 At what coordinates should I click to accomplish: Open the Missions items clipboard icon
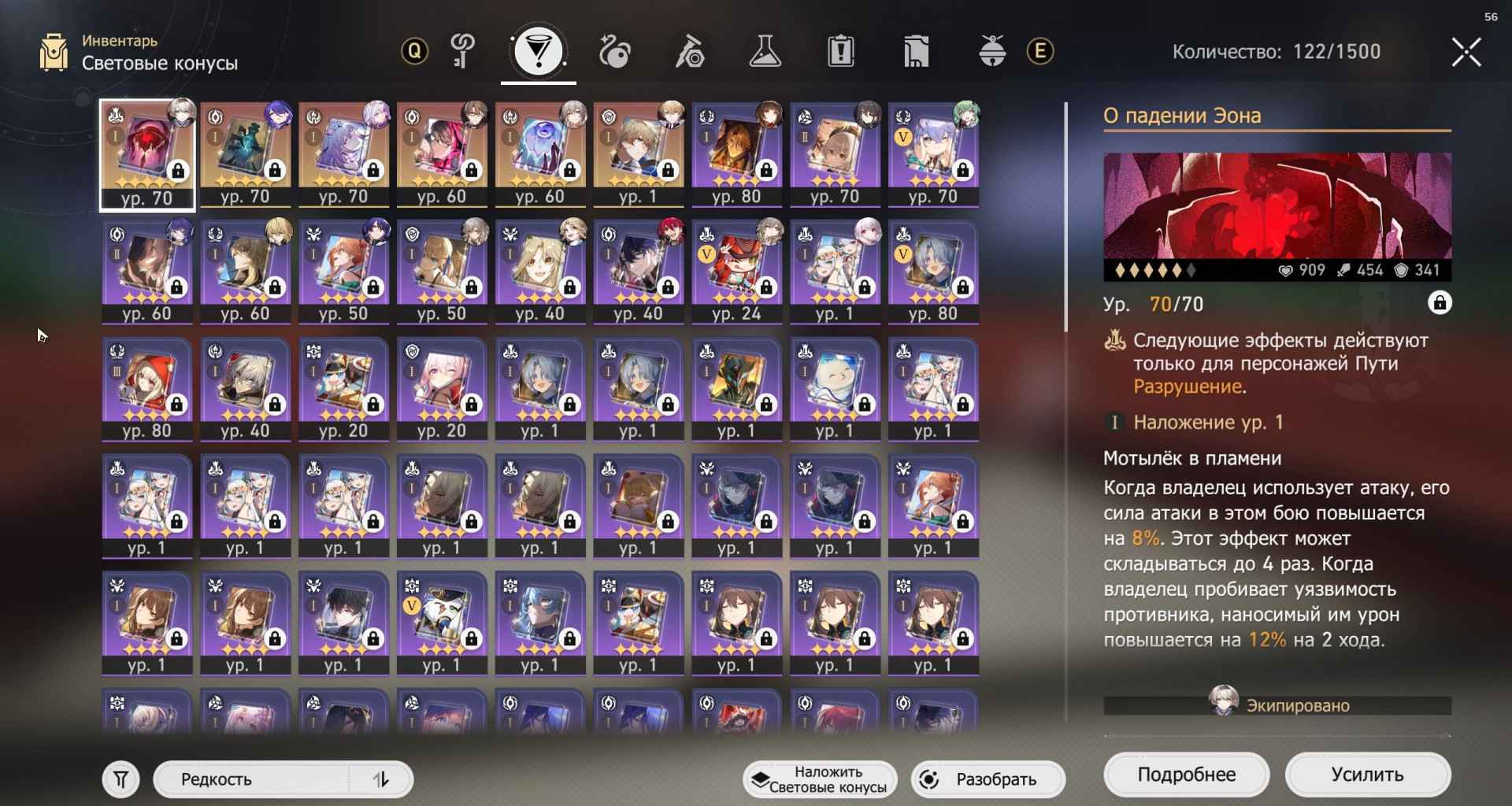[842, 51]
